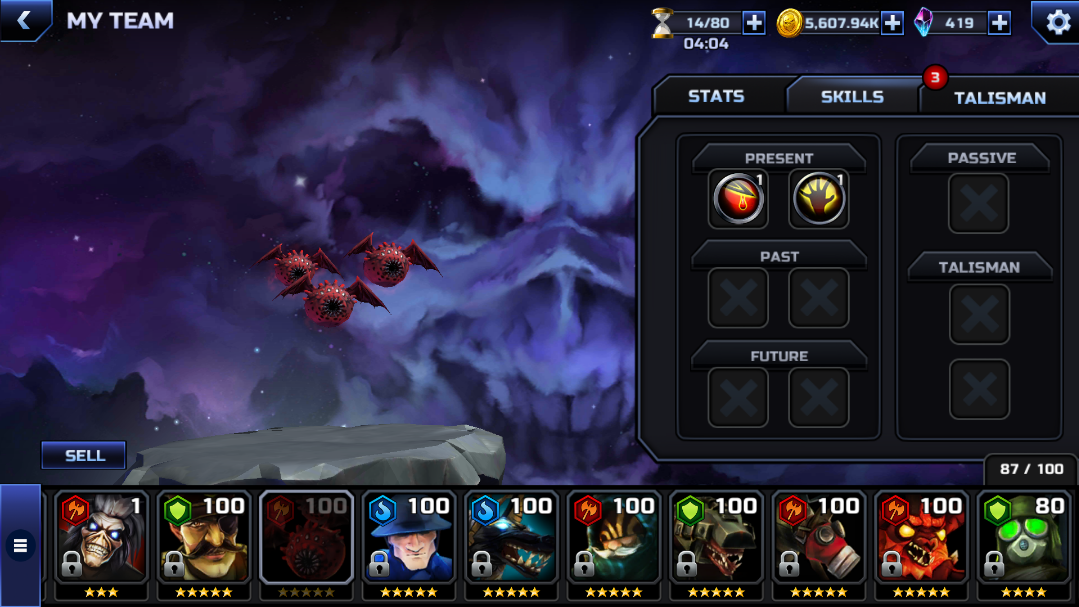Switch to the Stats tab
The image size is (1079, 607).
pos(716,96)
